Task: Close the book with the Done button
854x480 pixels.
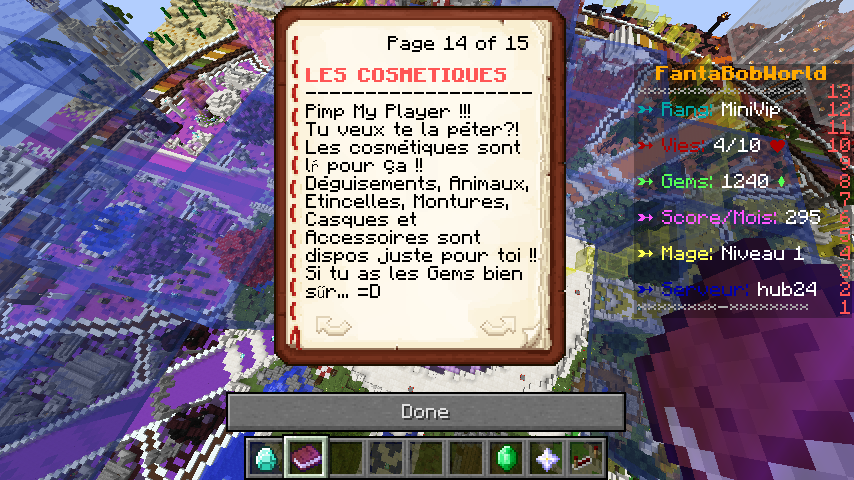Action: [x=426, y=411]
